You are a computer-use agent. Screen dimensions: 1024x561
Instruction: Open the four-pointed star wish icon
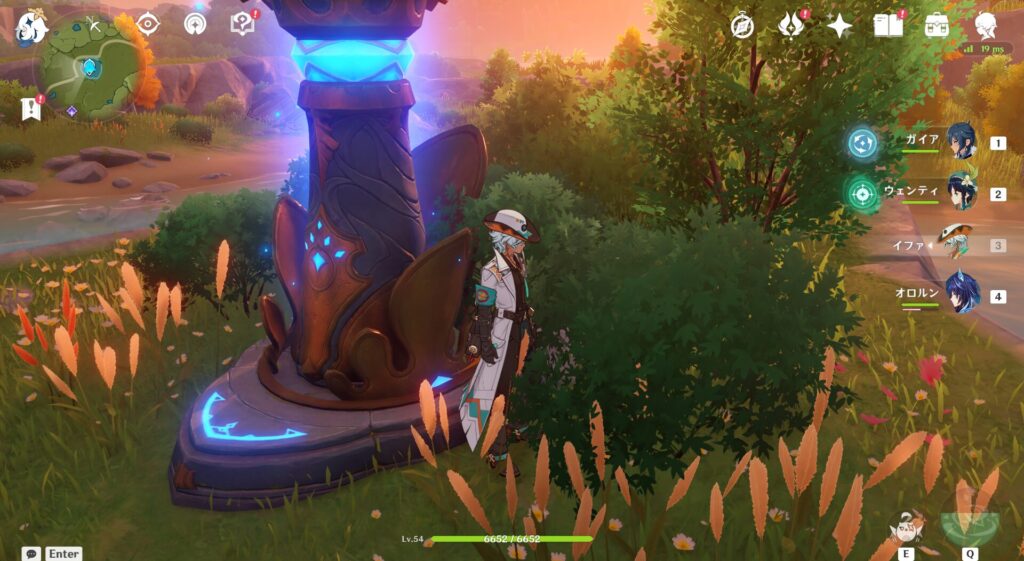[839, 26]
